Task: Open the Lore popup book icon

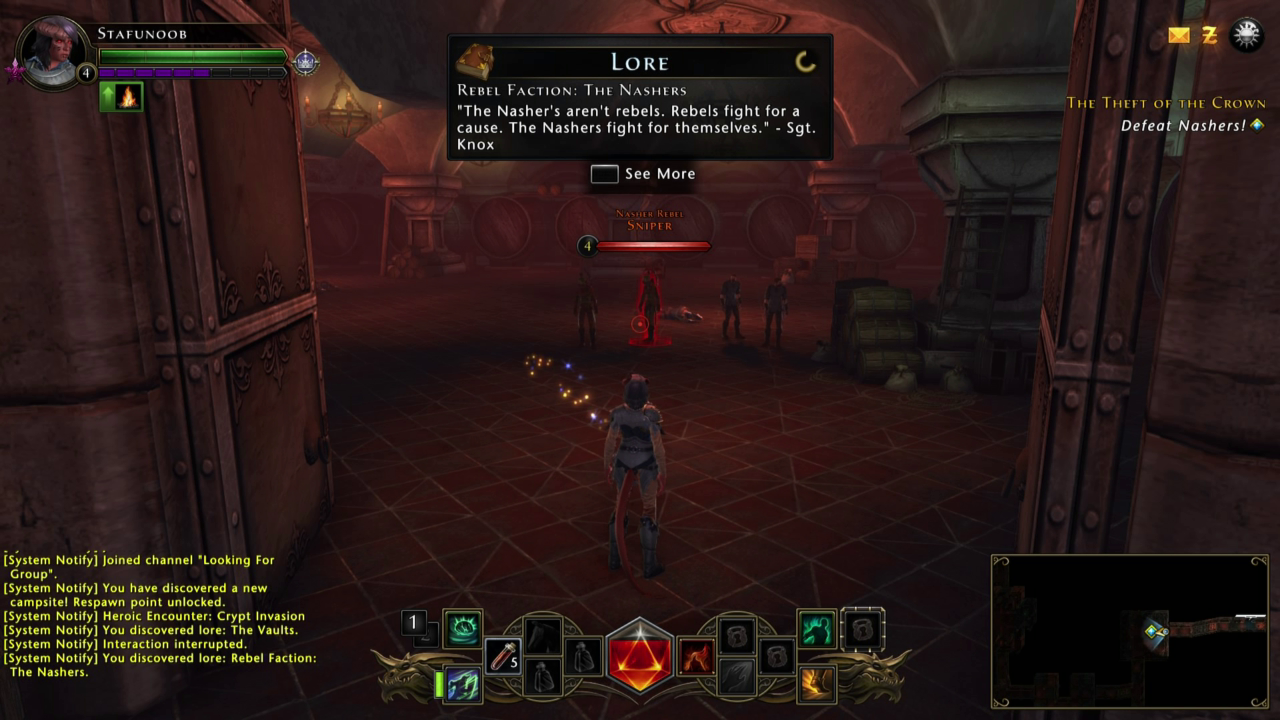Action: coord(474,62)
